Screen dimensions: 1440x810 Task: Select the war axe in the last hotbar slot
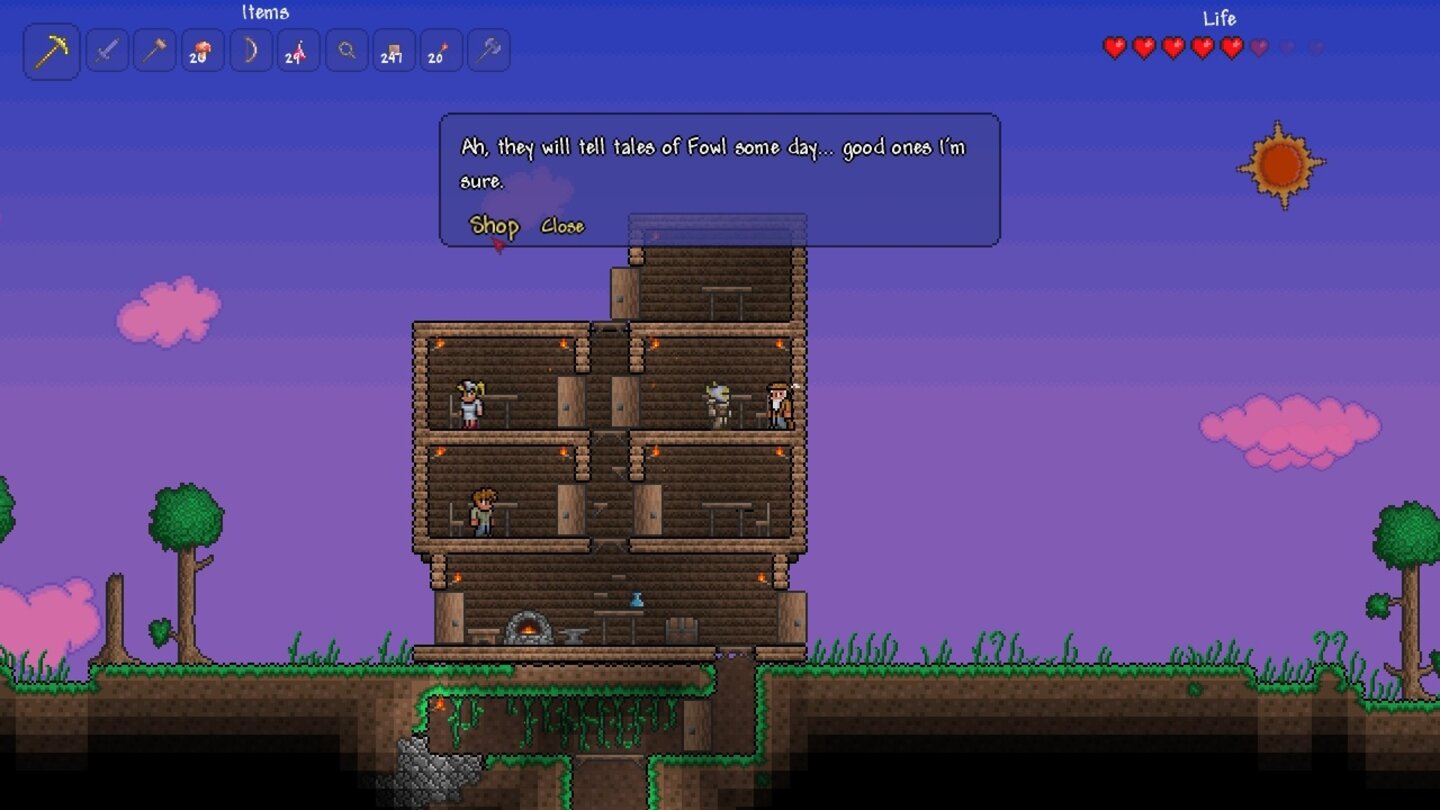pos(491,50)
